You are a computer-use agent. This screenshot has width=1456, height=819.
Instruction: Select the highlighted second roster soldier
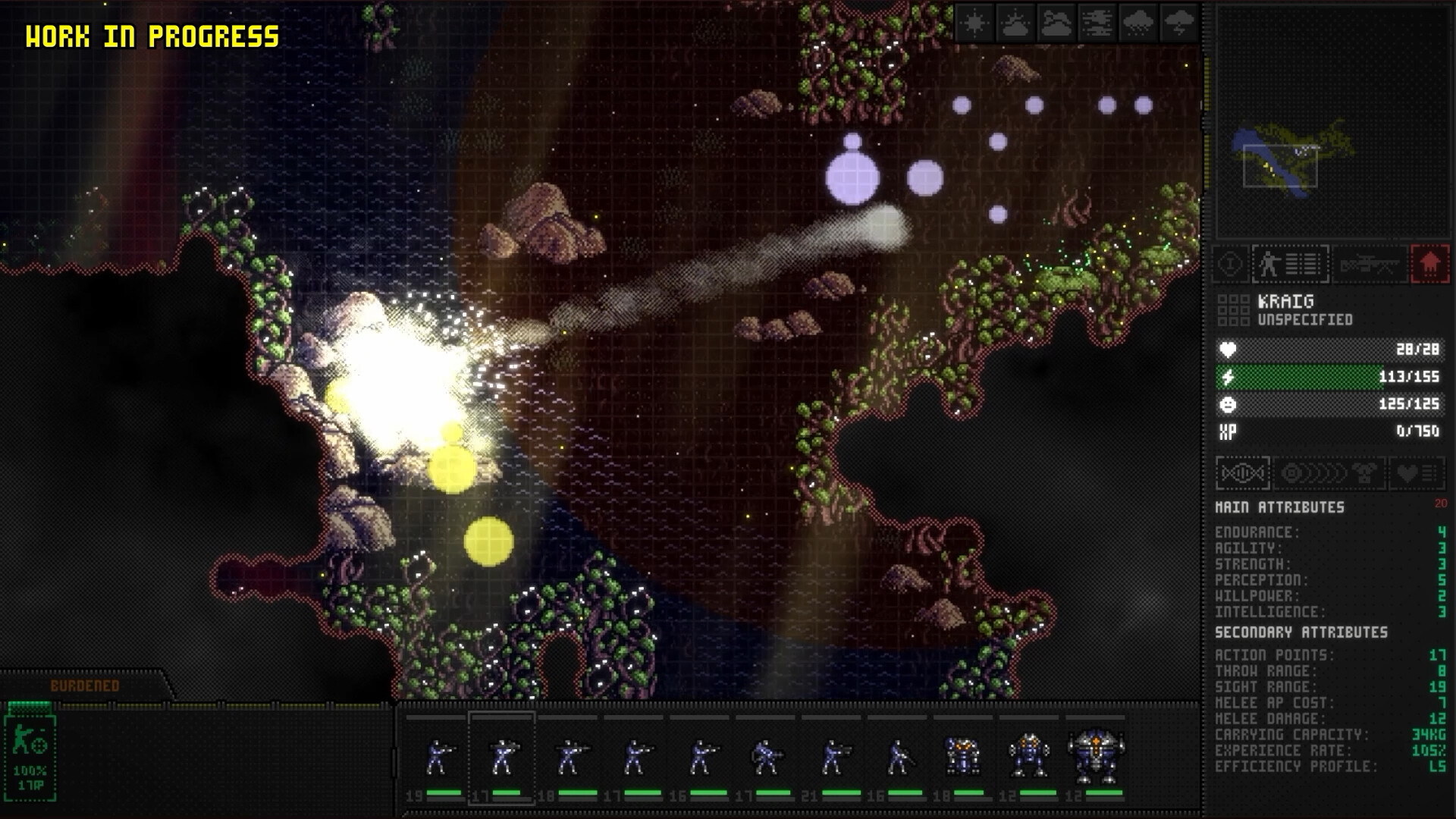(x=502, y=758)
